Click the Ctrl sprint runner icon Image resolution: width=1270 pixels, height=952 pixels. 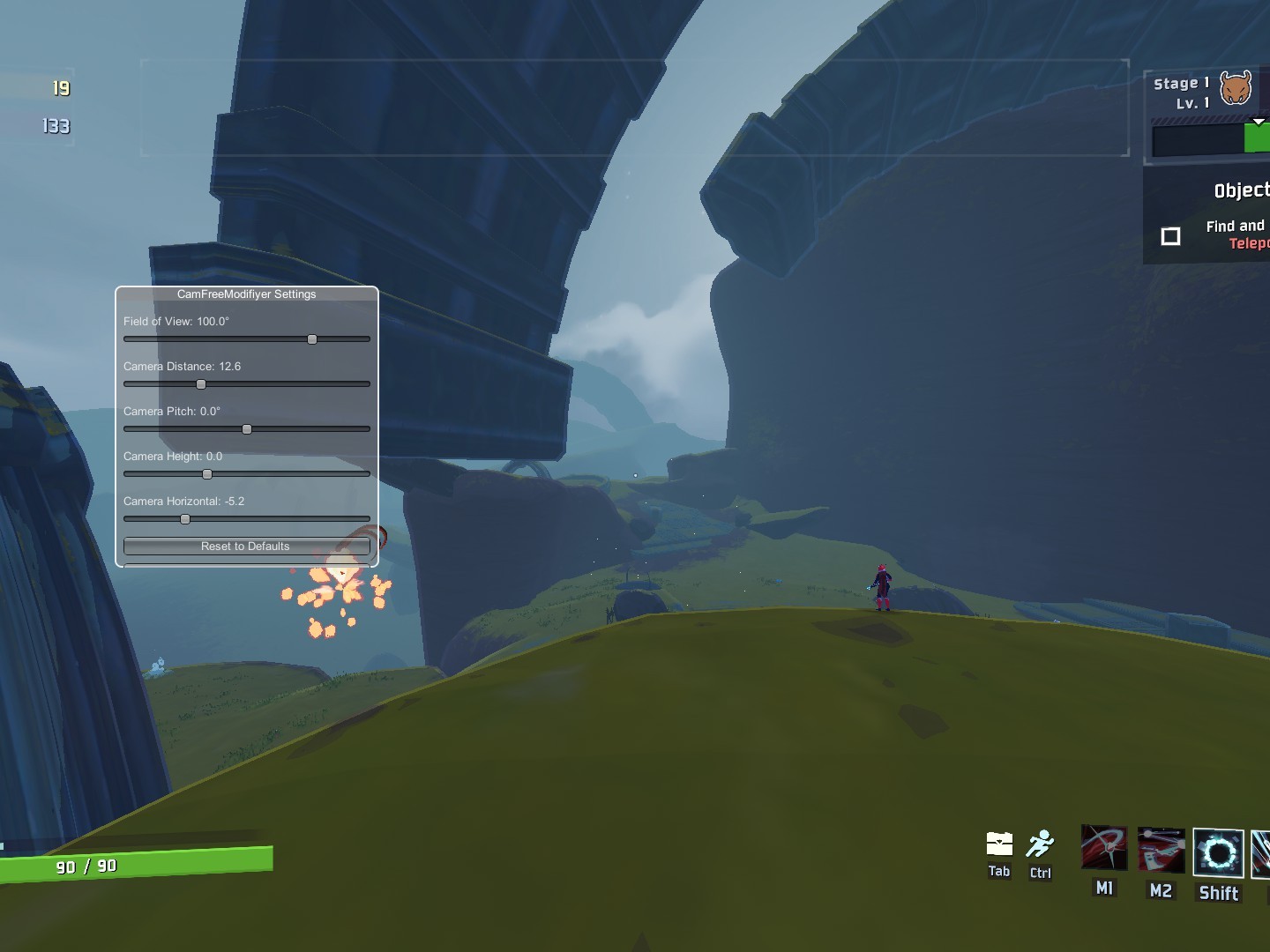1041,844
